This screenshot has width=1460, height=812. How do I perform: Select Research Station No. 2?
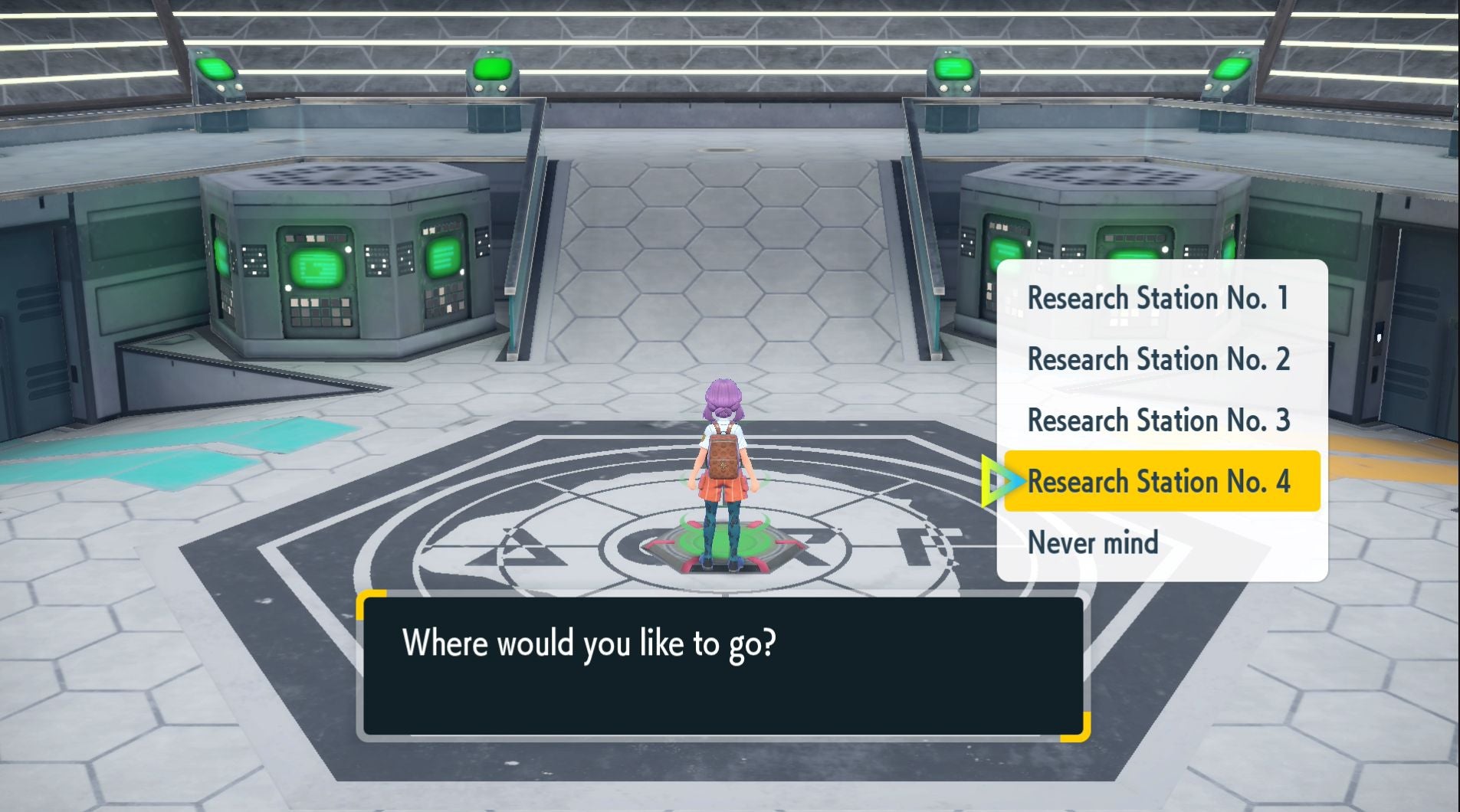tap(1159, 359)
